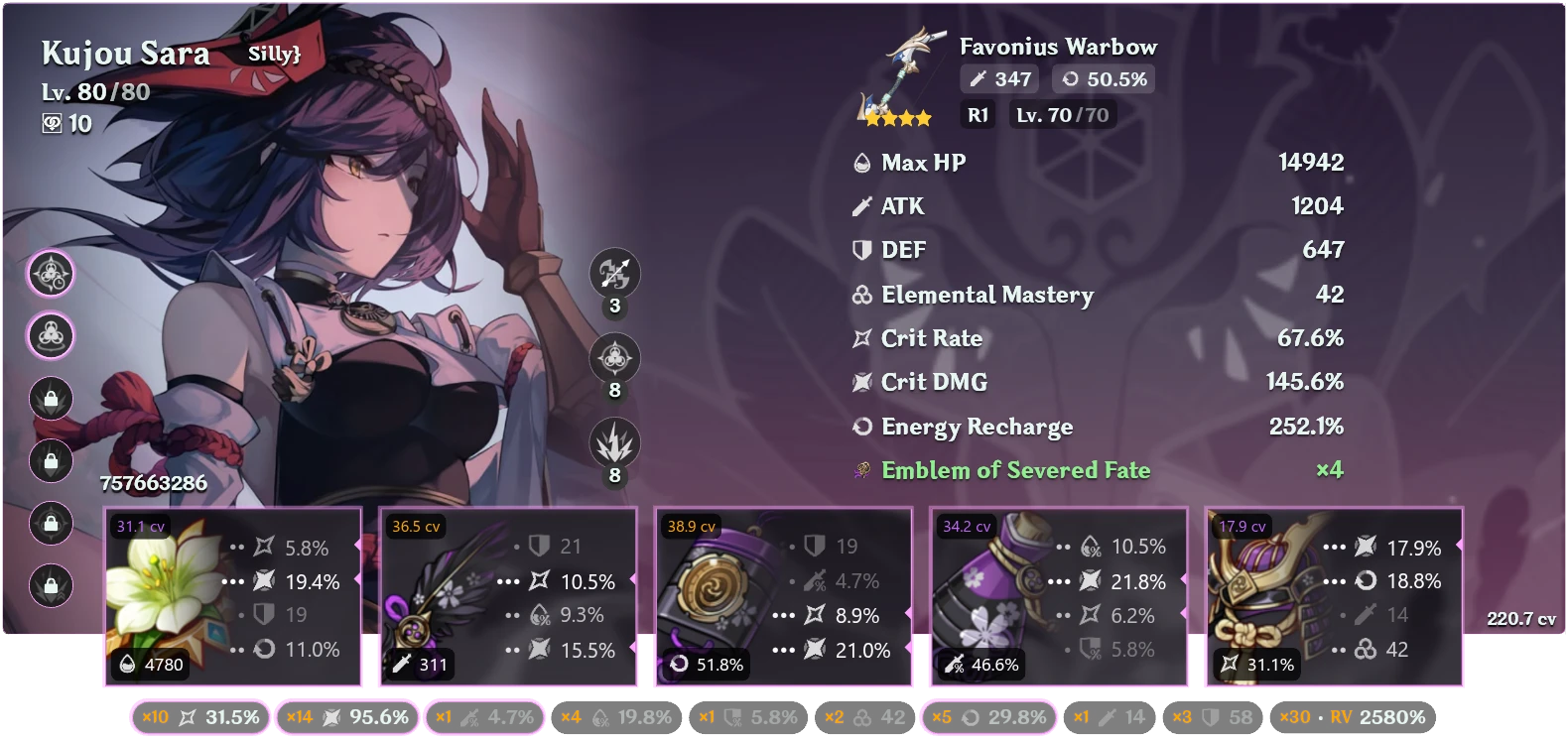Select the DEF shield icon in the stat list
Viewport: 1568px width, 741px height.
point(861,250)
